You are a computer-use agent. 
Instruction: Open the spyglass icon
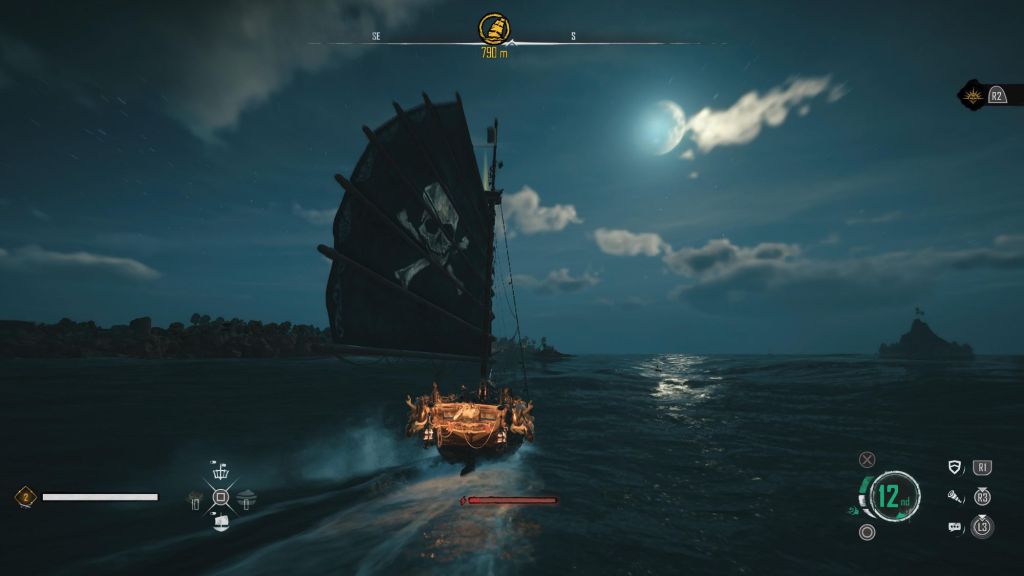point(955,496)
